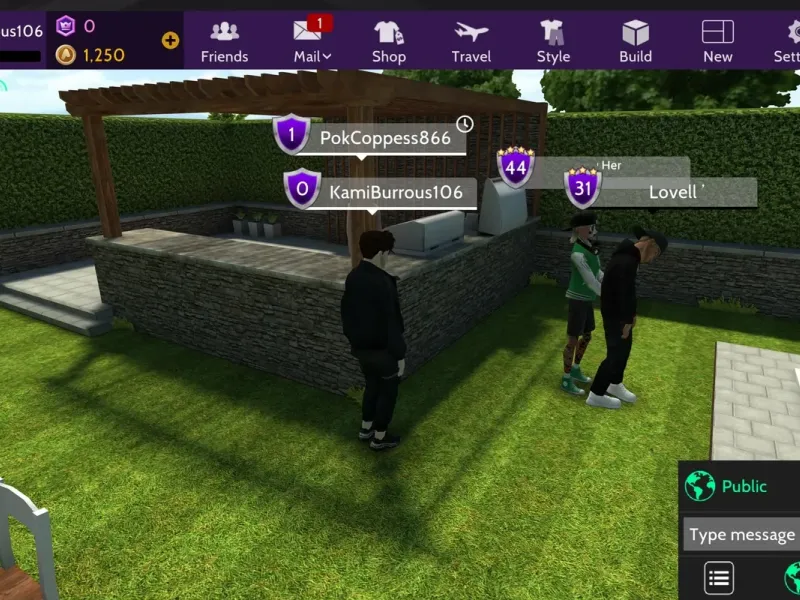800x600 pixels.
Task: Open the Mail inbox
Action: [x=312, y=40]
